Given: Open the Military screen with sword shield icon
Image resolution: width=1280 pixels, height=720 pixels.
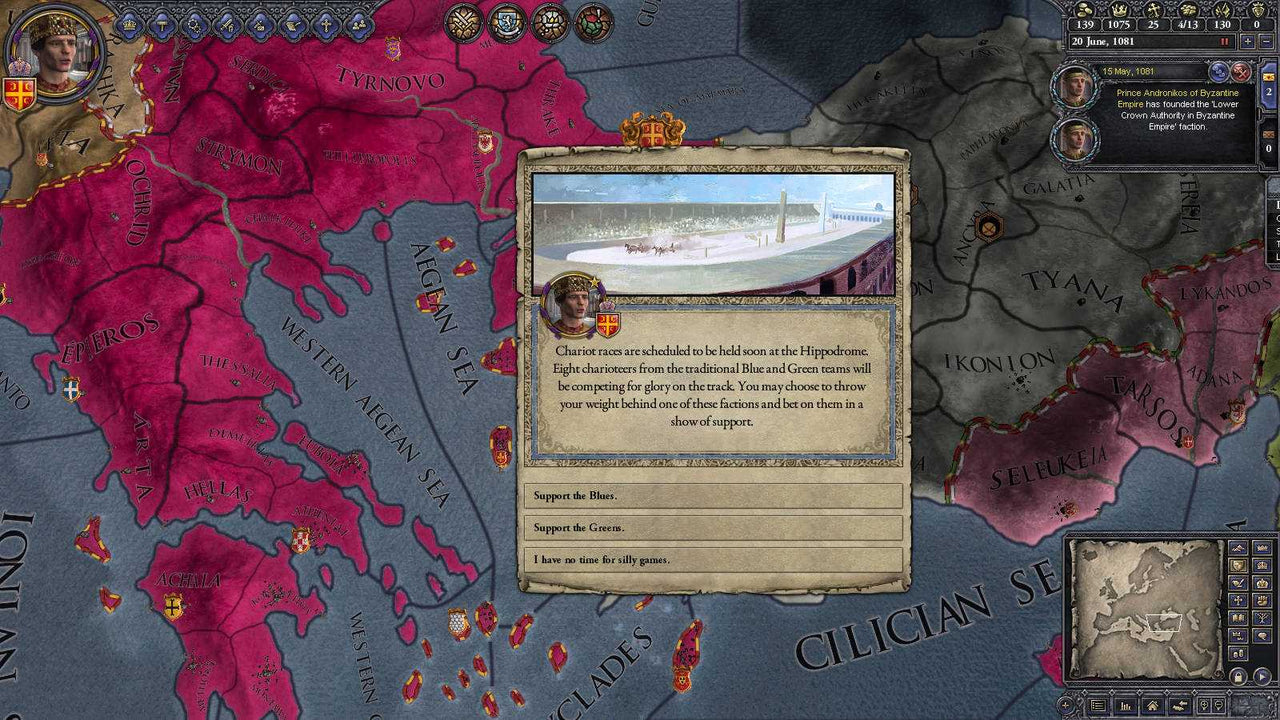Looking at the screenshot, I should click(230, 26).
